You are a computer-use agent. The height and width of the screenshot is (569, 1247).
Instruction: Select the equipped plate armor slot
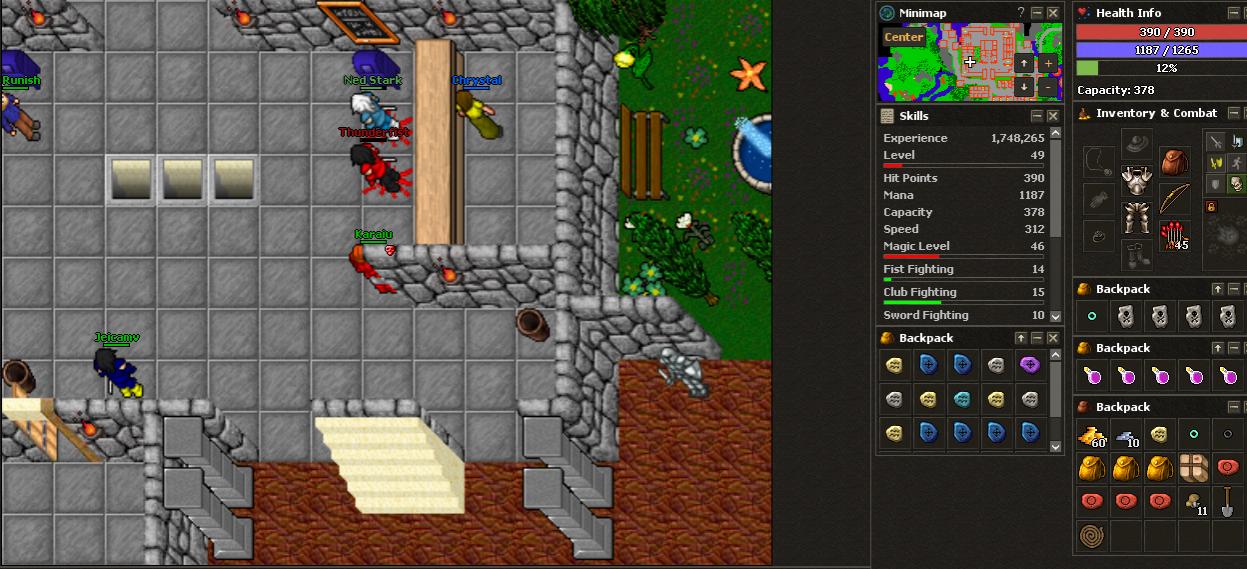tap(1136, 181)
